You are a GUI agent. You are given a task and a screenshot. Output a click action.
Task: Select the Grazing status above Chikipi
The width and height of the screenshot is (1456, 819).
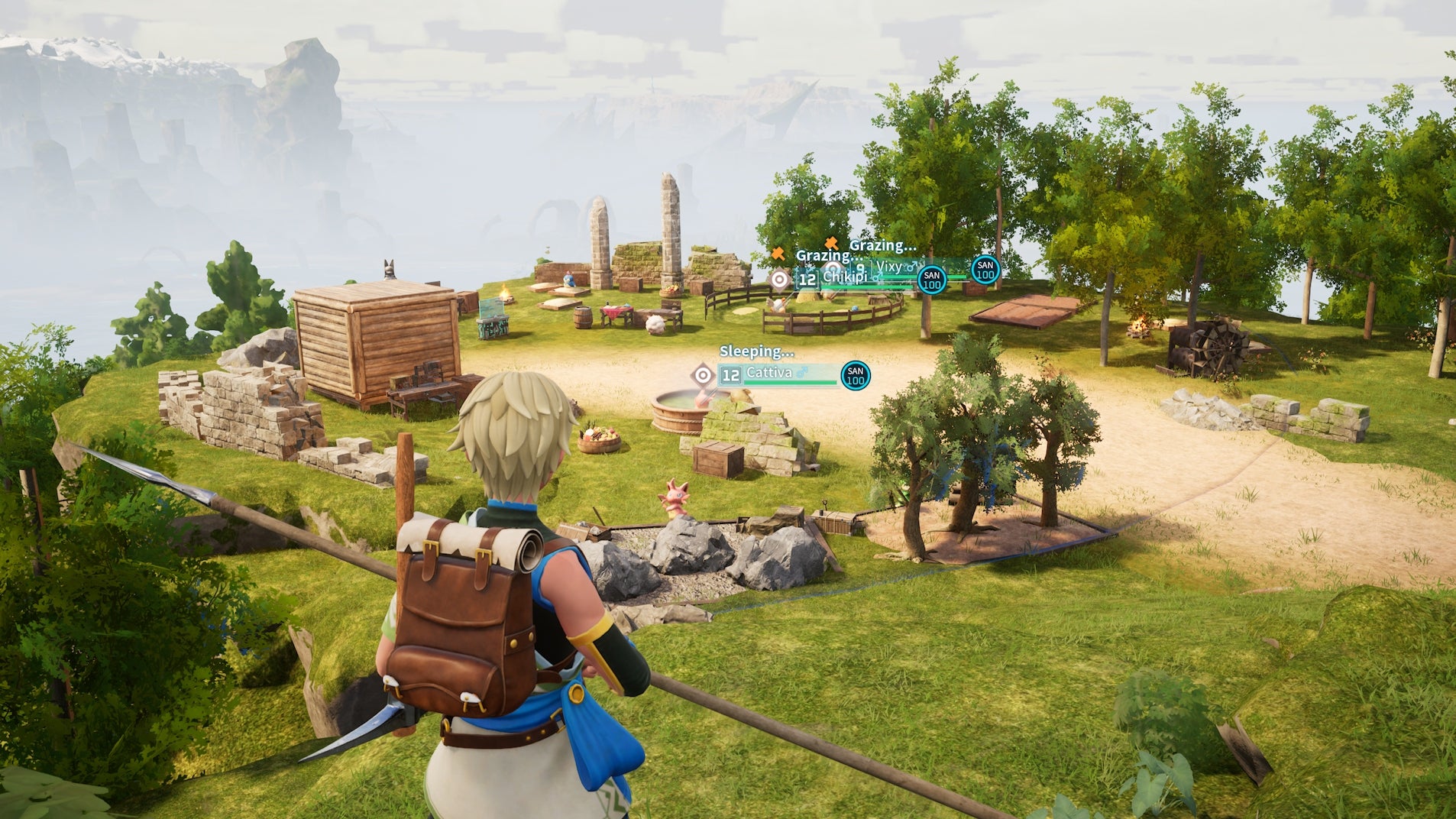click(x=829, y=256)
